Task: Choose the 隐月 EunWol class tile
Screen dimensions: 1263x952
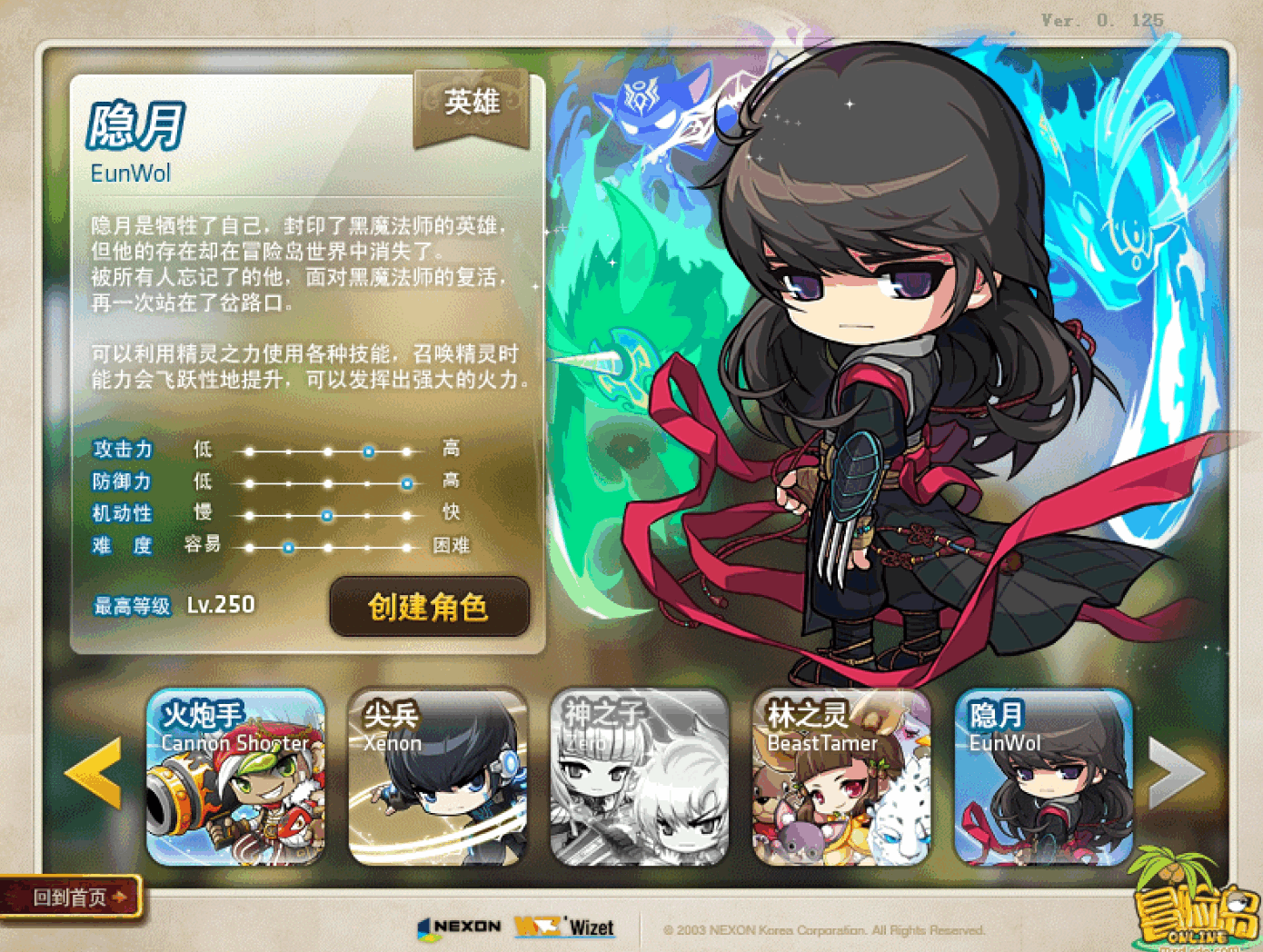Action: click(1043, 777)
